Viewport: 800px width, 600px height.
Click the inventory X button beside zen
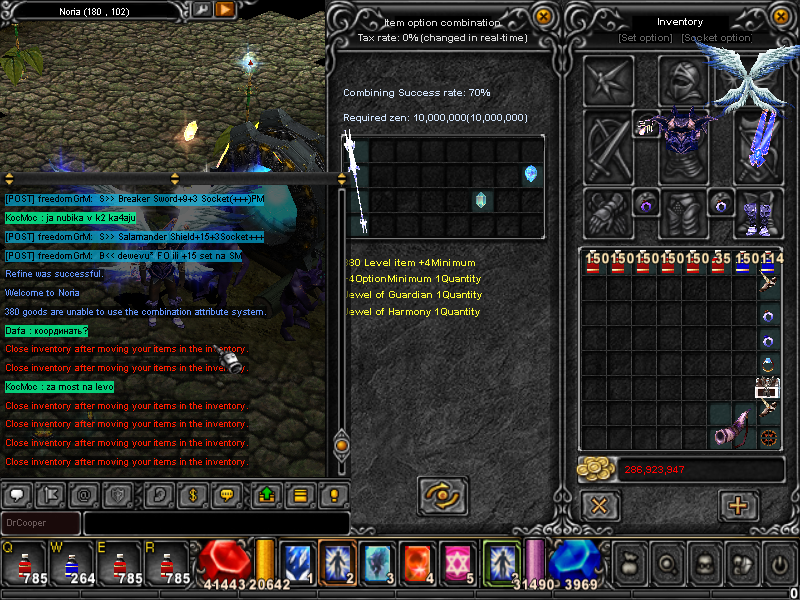pos(599,505)
